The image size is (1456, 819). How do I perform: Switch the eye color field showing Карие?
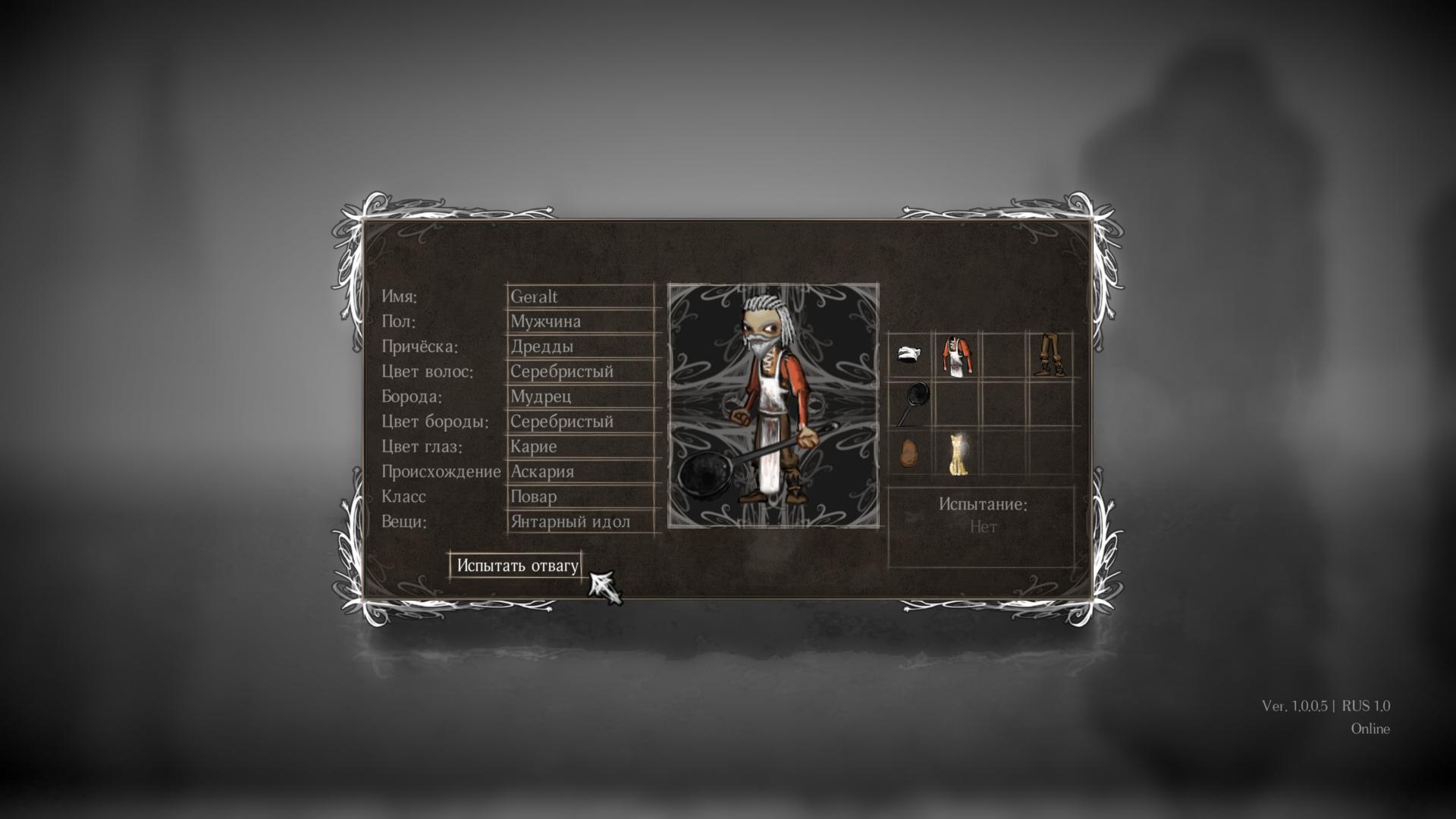point(580,447)
